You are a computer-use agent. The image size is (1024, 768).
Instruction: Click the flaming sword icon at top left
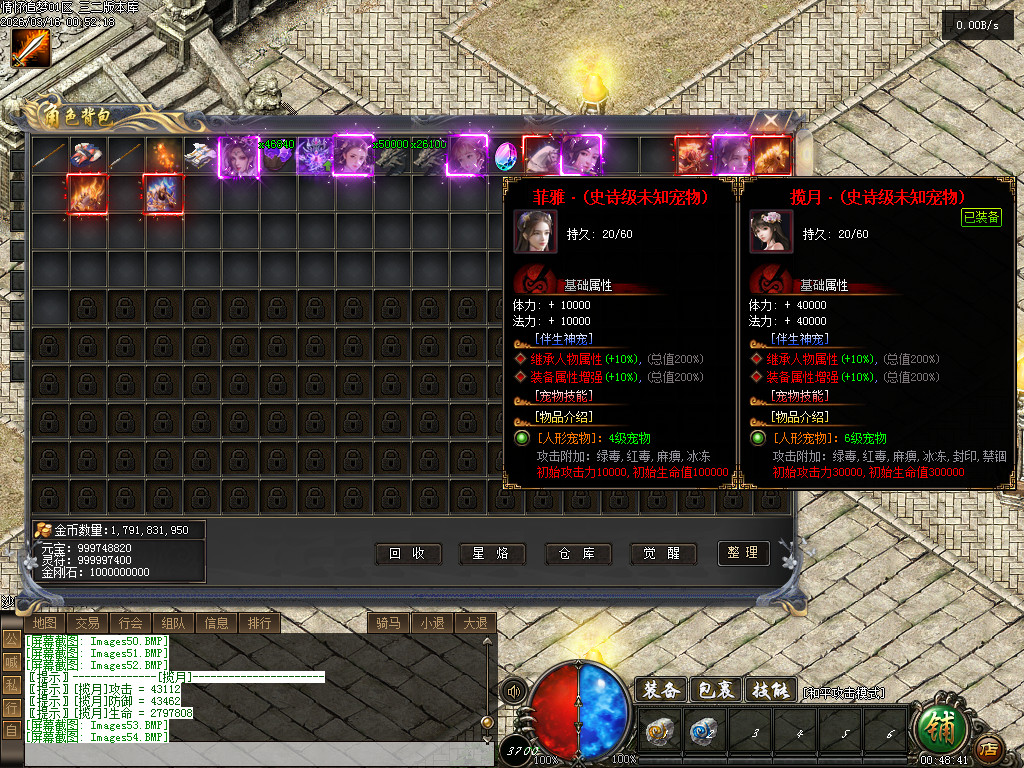pyautogui.click(x=30, y=48)
